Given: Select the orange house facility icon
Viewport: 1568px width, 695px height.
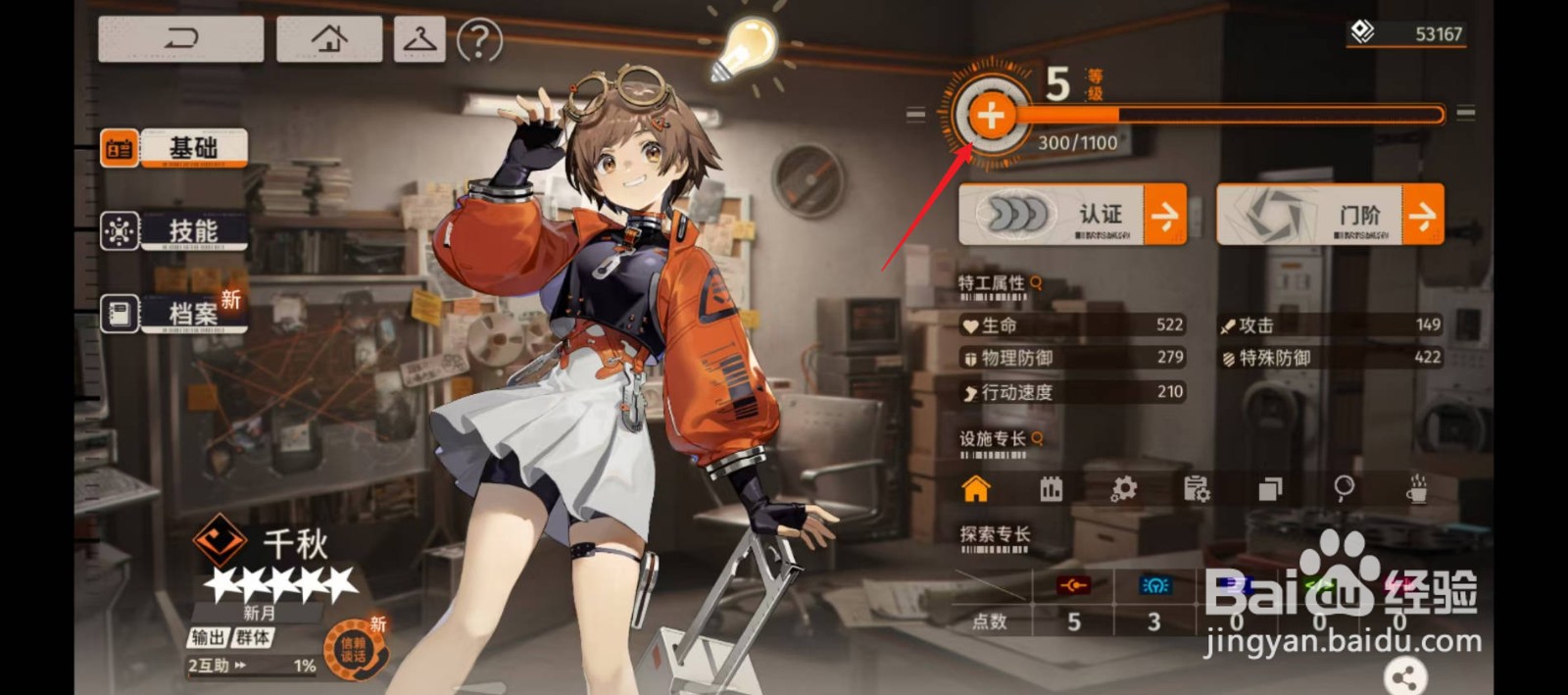Looking at the screenshot, I should pyautogui.click(x=976, y=488).
